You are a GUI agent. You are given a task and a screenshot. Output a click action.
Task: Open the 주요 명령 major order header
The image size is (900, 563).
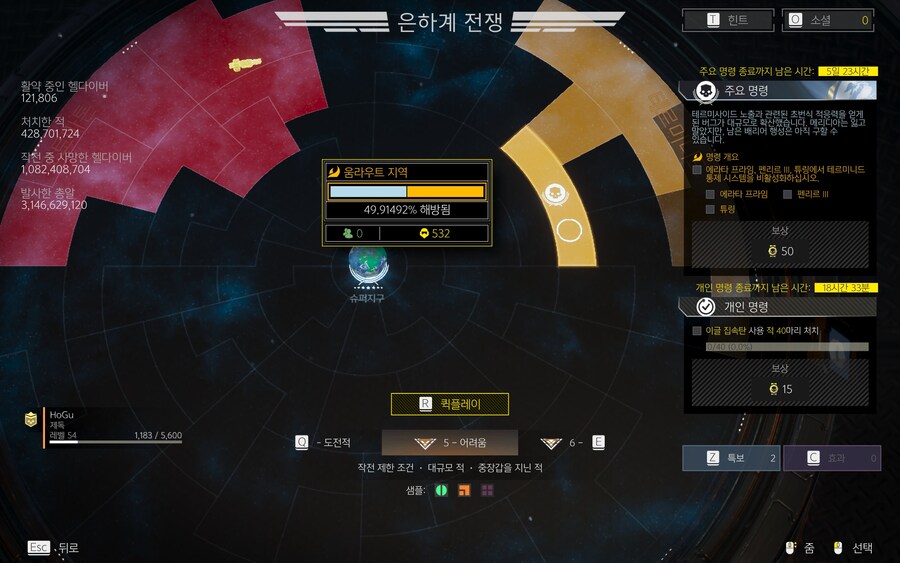pyautogui.click(x=781, y=91)
